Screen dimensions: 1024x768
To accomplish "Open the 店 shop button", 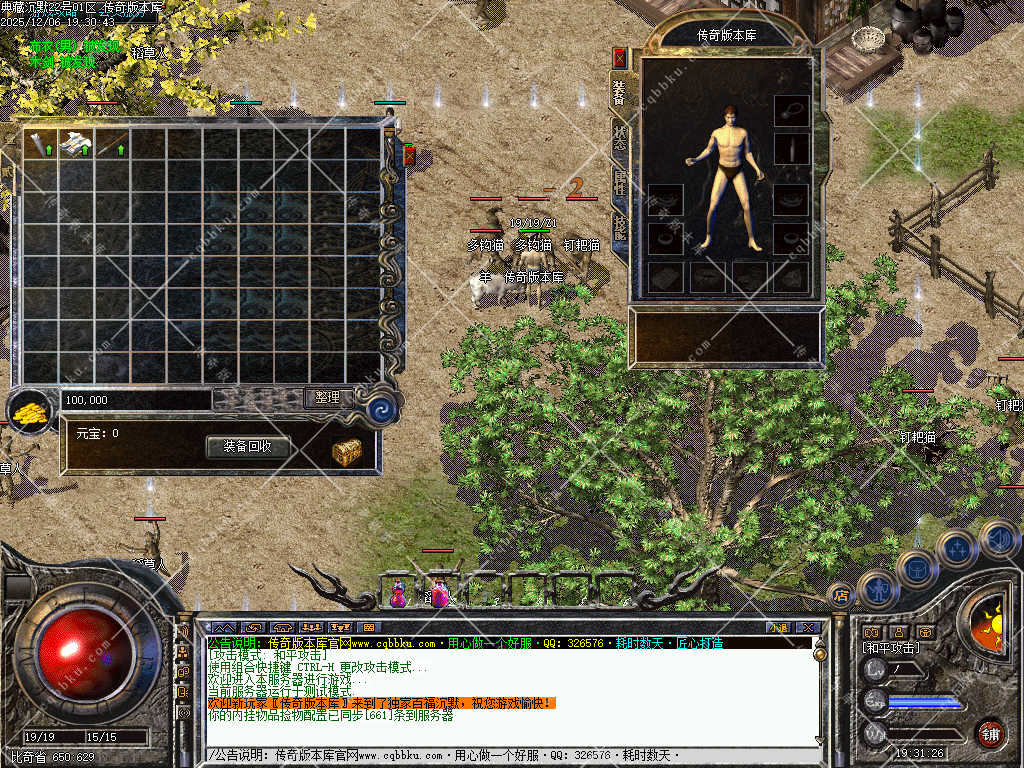I will [x=841, y=595].
